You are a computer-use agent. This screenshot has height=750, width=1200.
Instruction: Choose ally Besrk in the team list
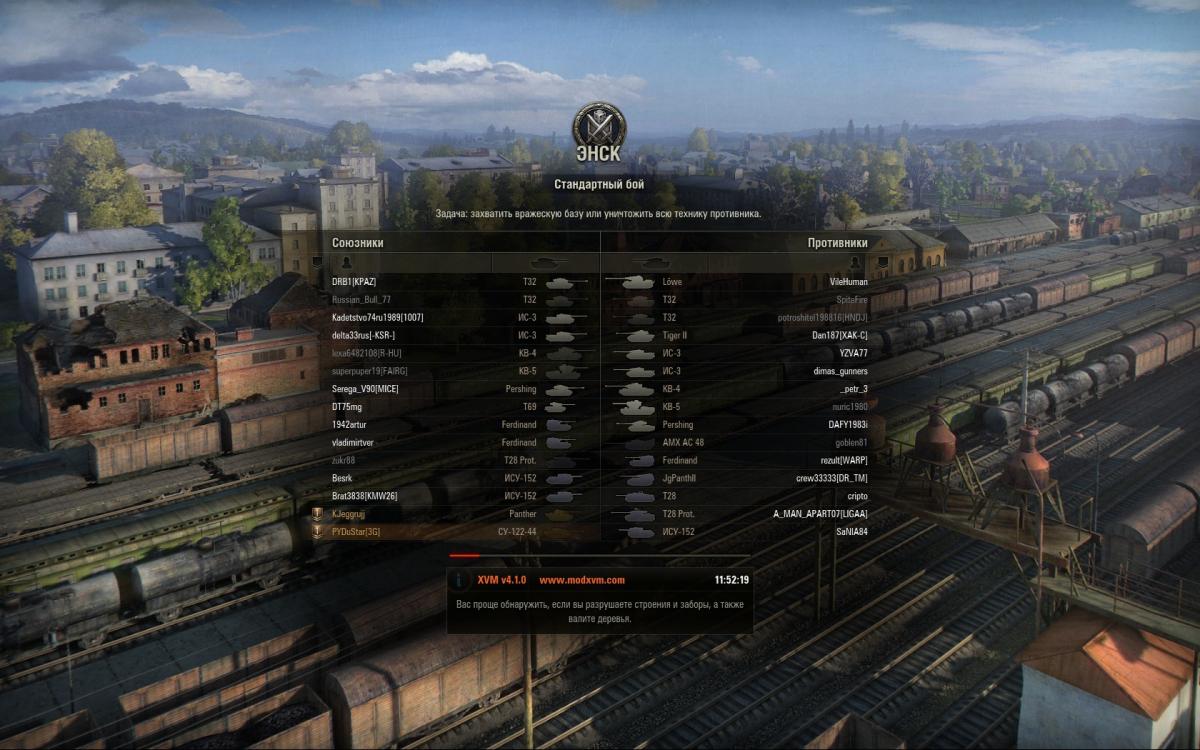(x=342, y=478)
